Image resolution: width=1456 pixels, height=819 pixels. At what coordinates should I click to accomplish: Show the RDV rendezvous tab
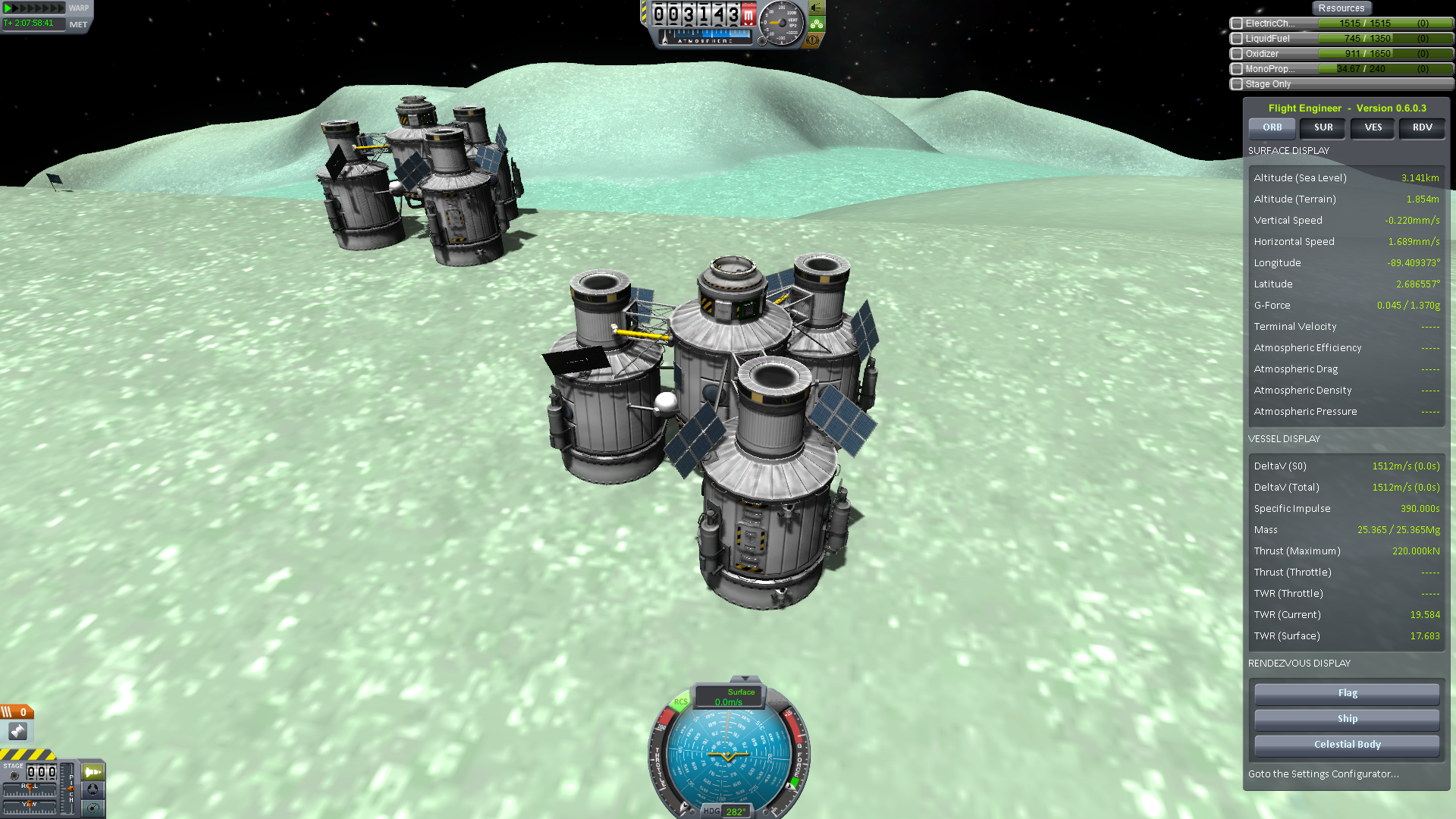point(1422,127)
